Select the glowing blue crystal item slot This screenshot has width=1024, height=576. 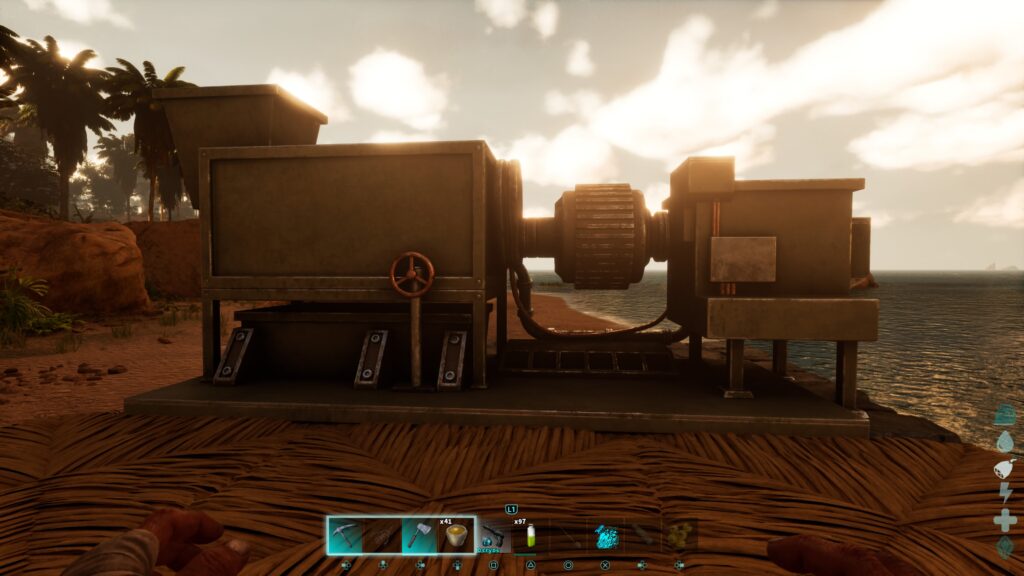point(606,535)
